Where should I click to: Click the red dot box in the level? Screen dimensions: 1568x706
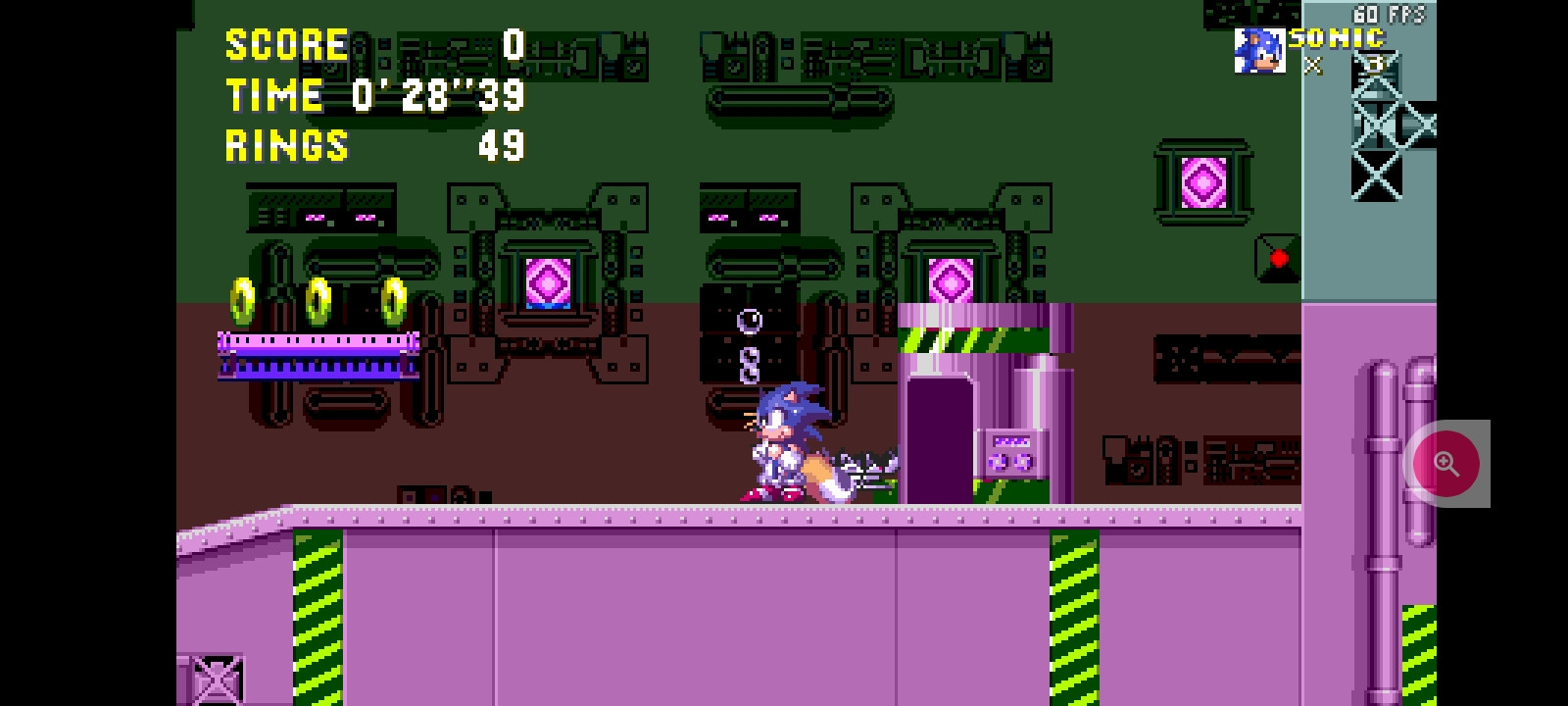pos(1280,258)
